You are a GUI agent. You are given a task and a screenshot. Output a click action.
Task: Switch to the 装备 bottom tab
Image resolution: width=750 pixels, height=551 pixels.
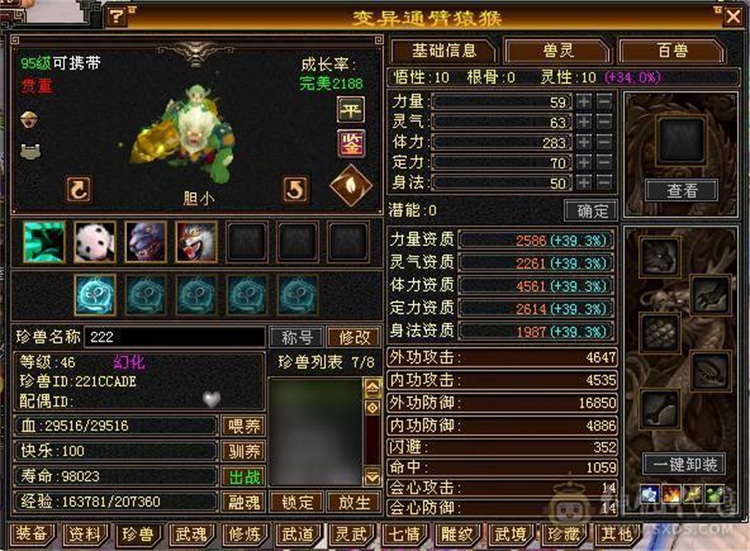(32, 535)
